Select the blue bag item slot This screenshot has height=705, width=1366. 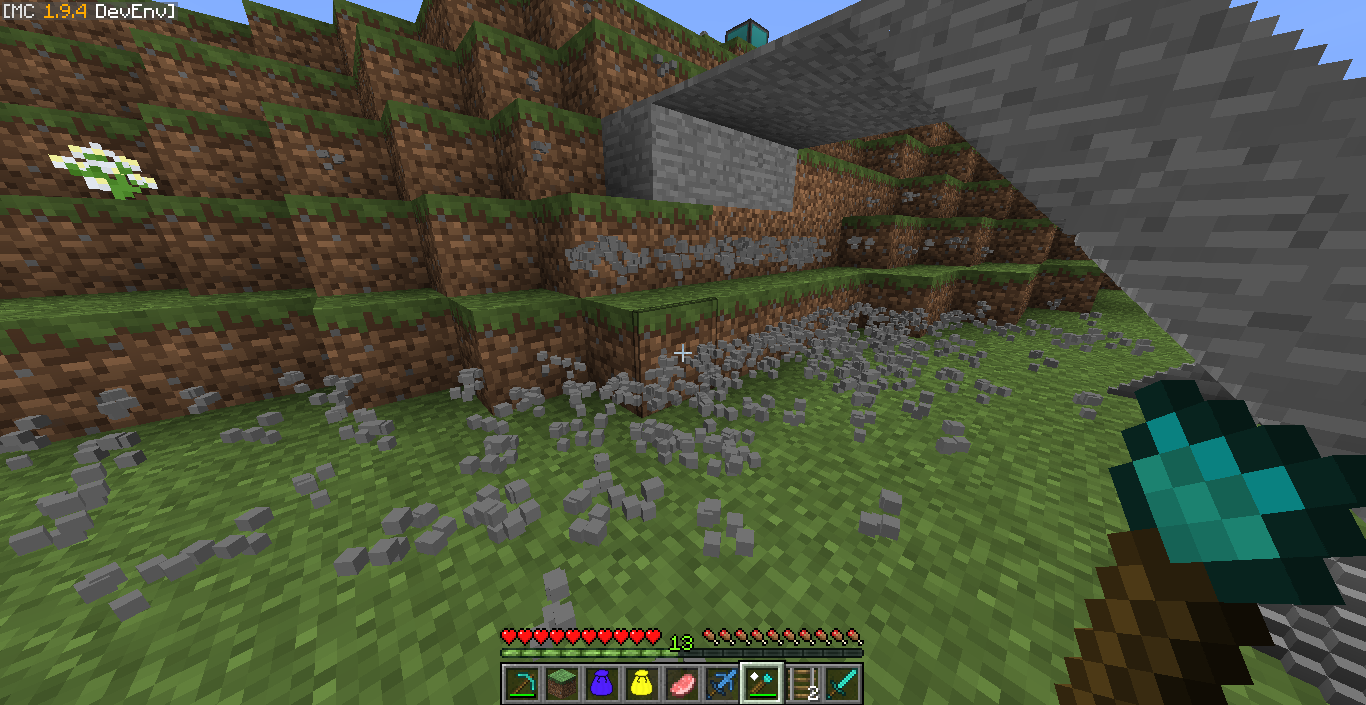[601, 683]
